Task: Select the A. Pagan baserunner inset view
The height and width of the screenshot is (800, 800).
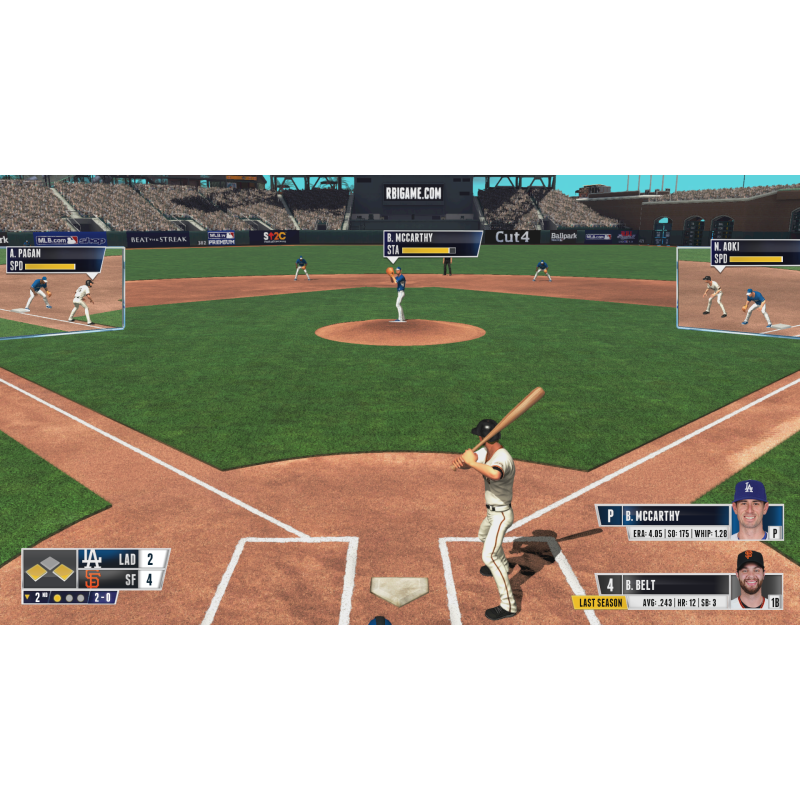Action: tap(62, 290)
